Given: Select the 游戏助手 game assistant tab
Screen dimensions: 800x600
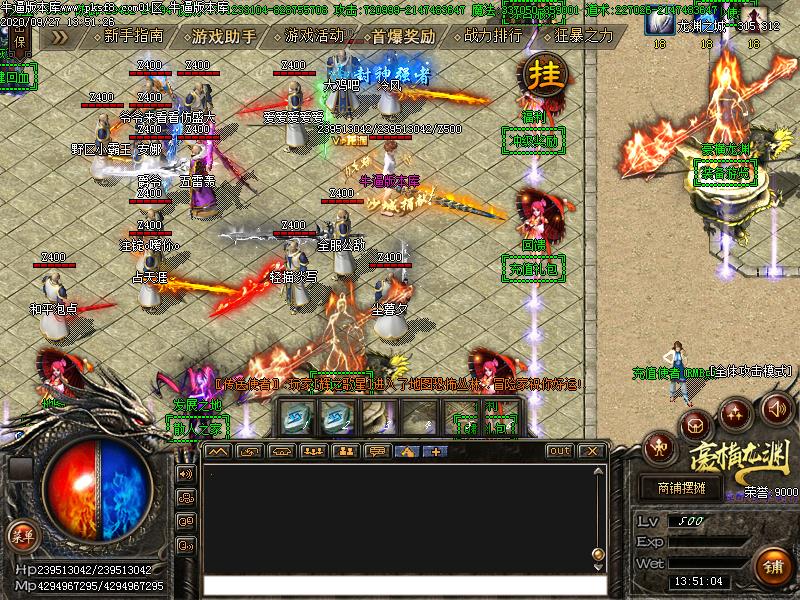Looking at the screenshot, I should pyautogui.click(x=222, y=37).
